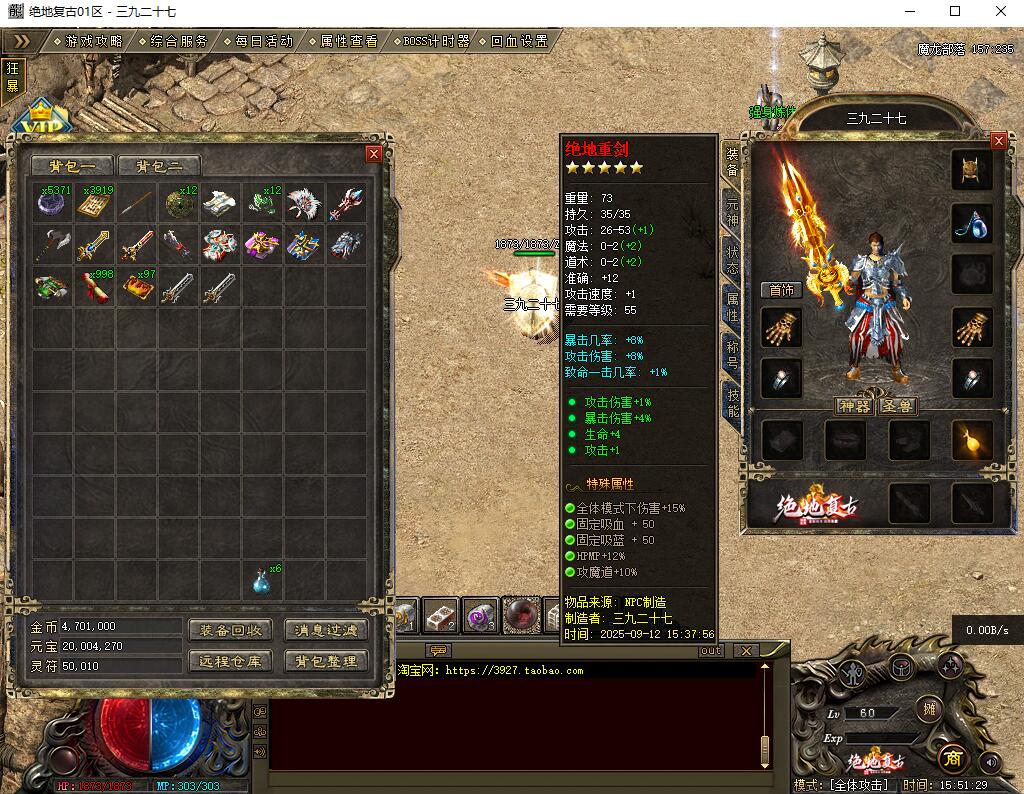Viewport: 1024px width, 794px height.
Task: Open the 综合服务 services menu
Action: click(x=179, y=41)
